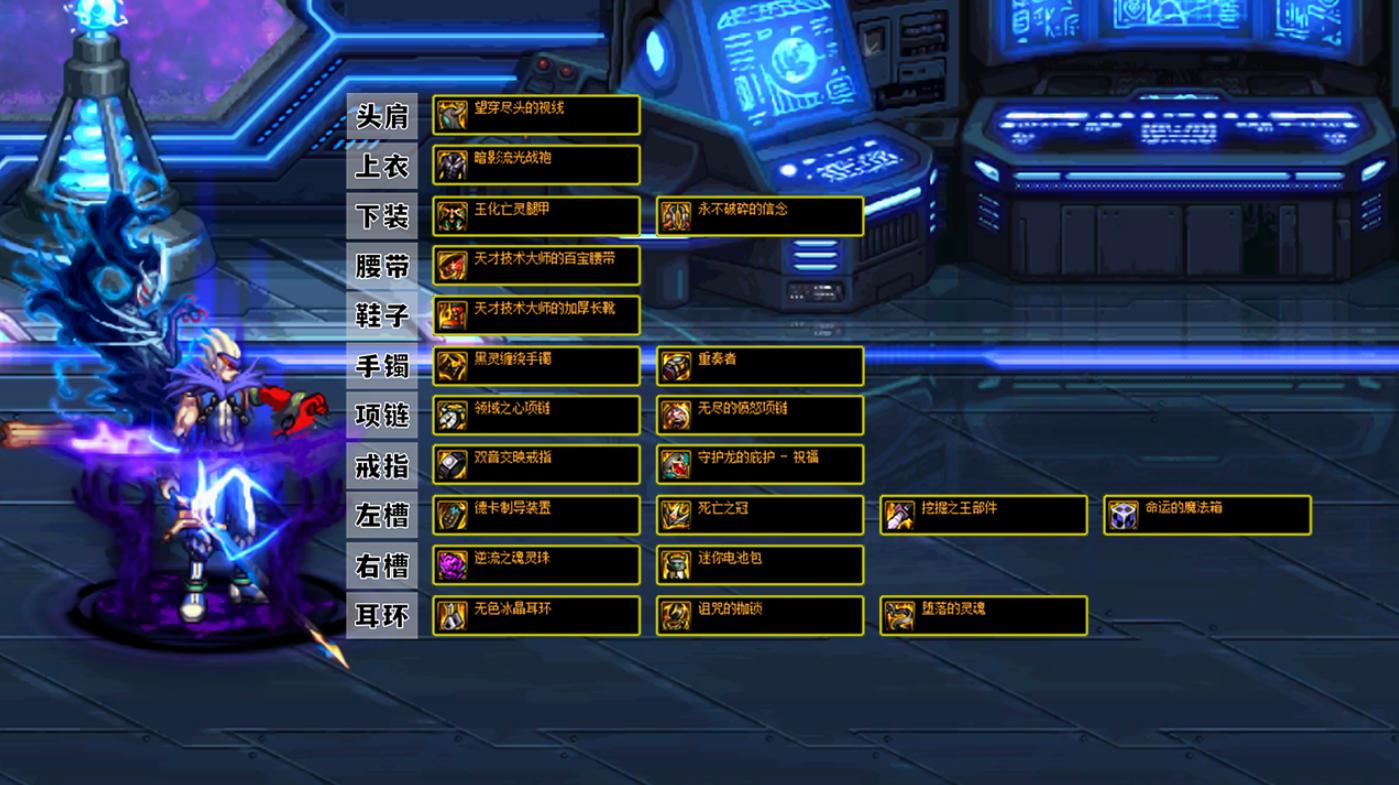This screenshot has height=785, width=1399.
Task: Pick the 天才技术大师的百宝腰带 belt
Action: 536,265
